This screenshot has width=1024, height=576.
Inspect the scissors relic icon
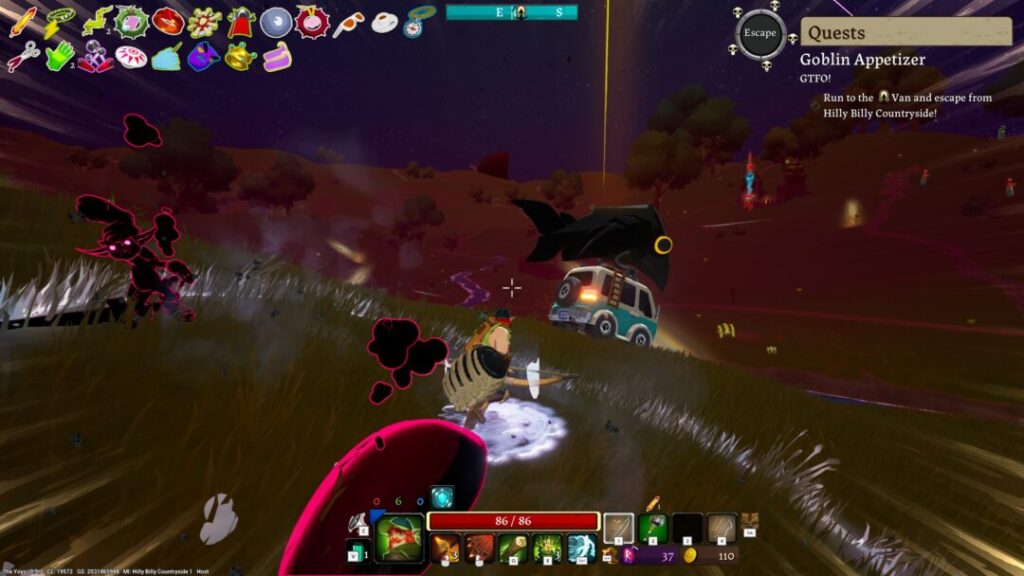coord(22,57)
